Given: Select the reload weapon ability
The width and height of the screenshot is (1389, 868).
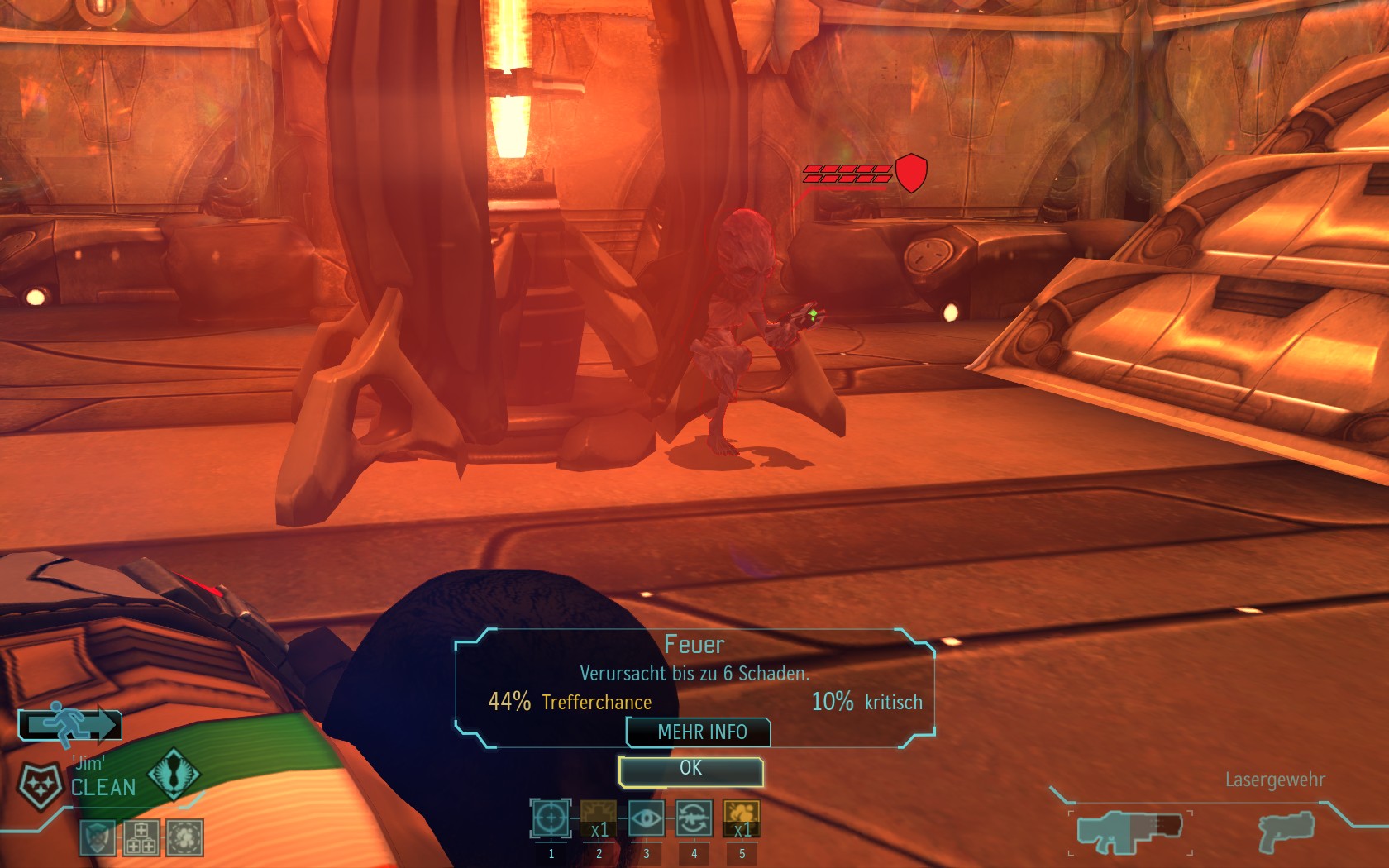Looking at the screenshot, I should [694, 819].
